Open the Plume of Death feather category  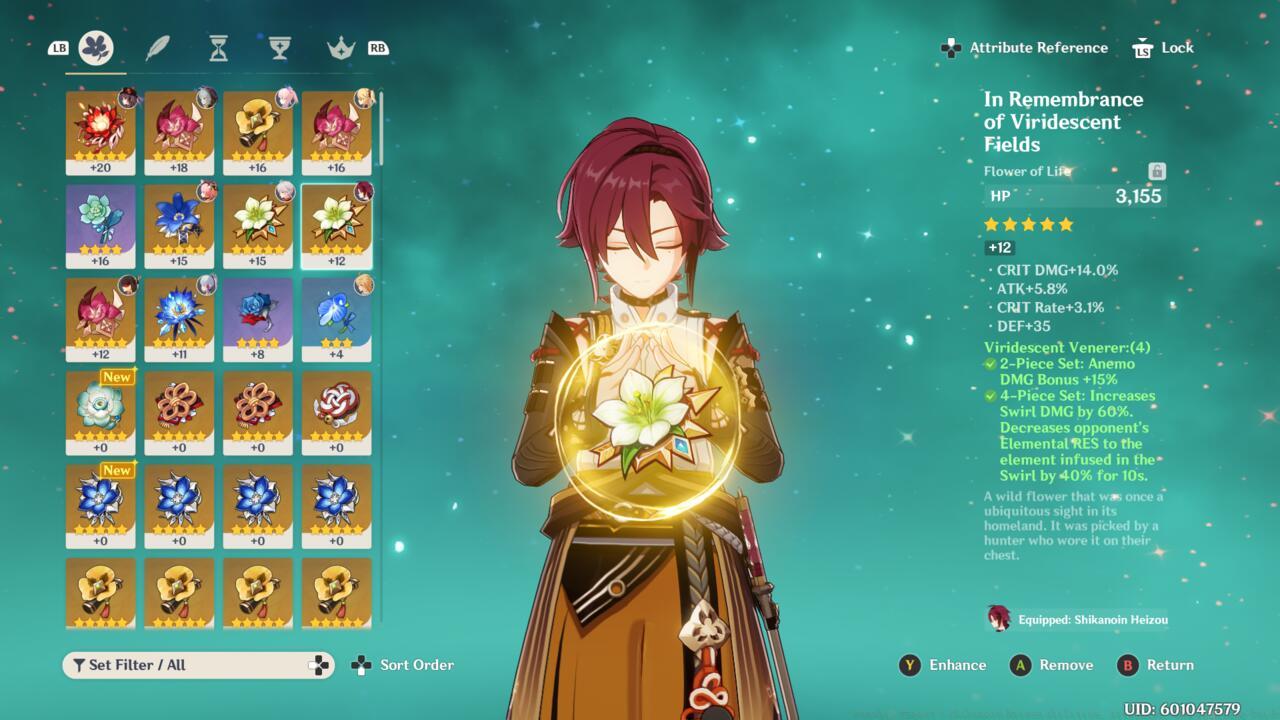(x=157, y=47)
